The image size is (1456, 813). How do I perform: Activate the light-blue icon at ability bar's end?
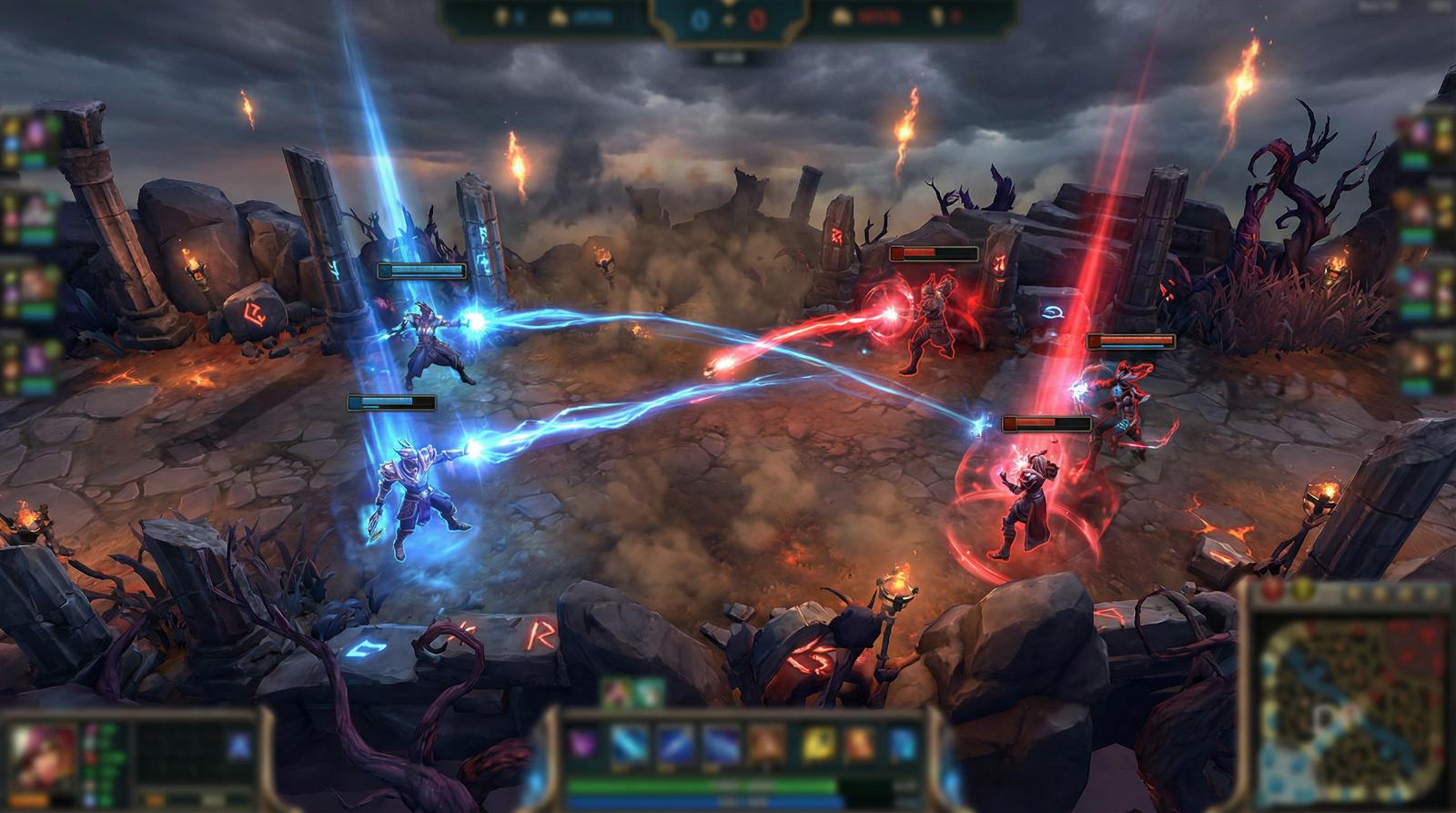tap(903, 743)
